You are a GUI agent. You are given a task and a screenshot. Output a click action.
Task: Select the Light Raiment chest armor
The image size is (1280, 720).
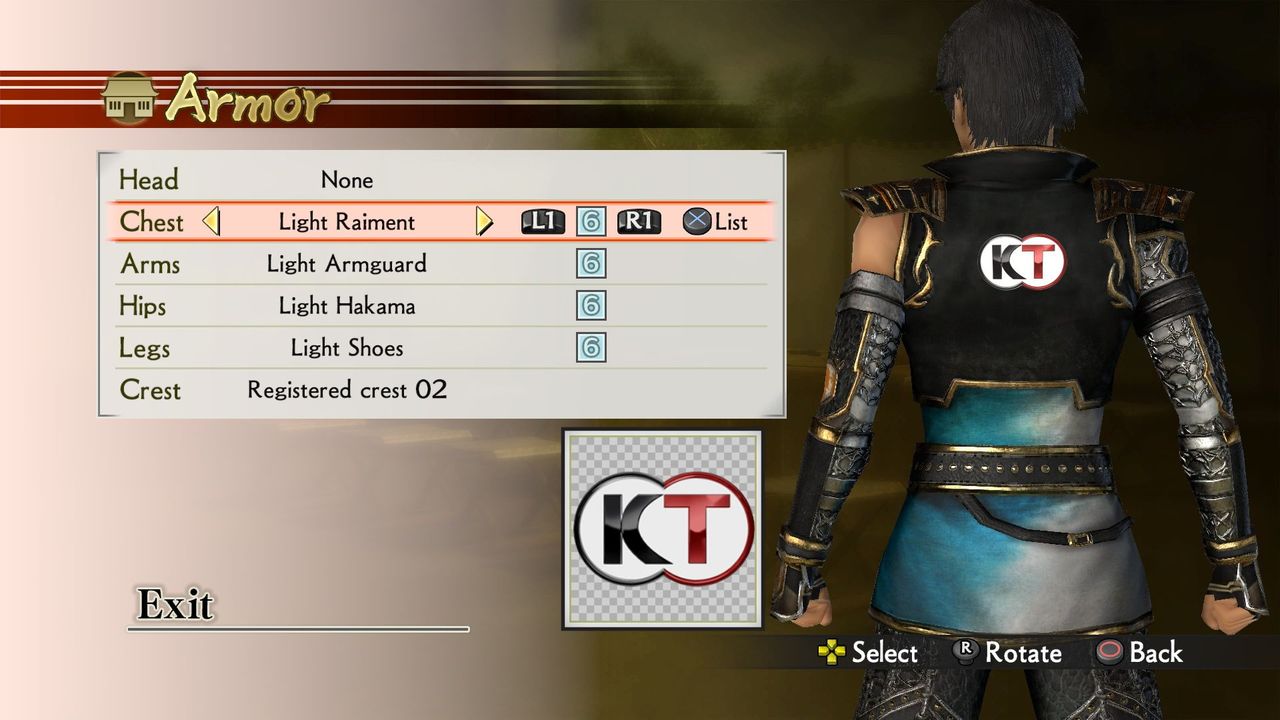pos(347,222)
